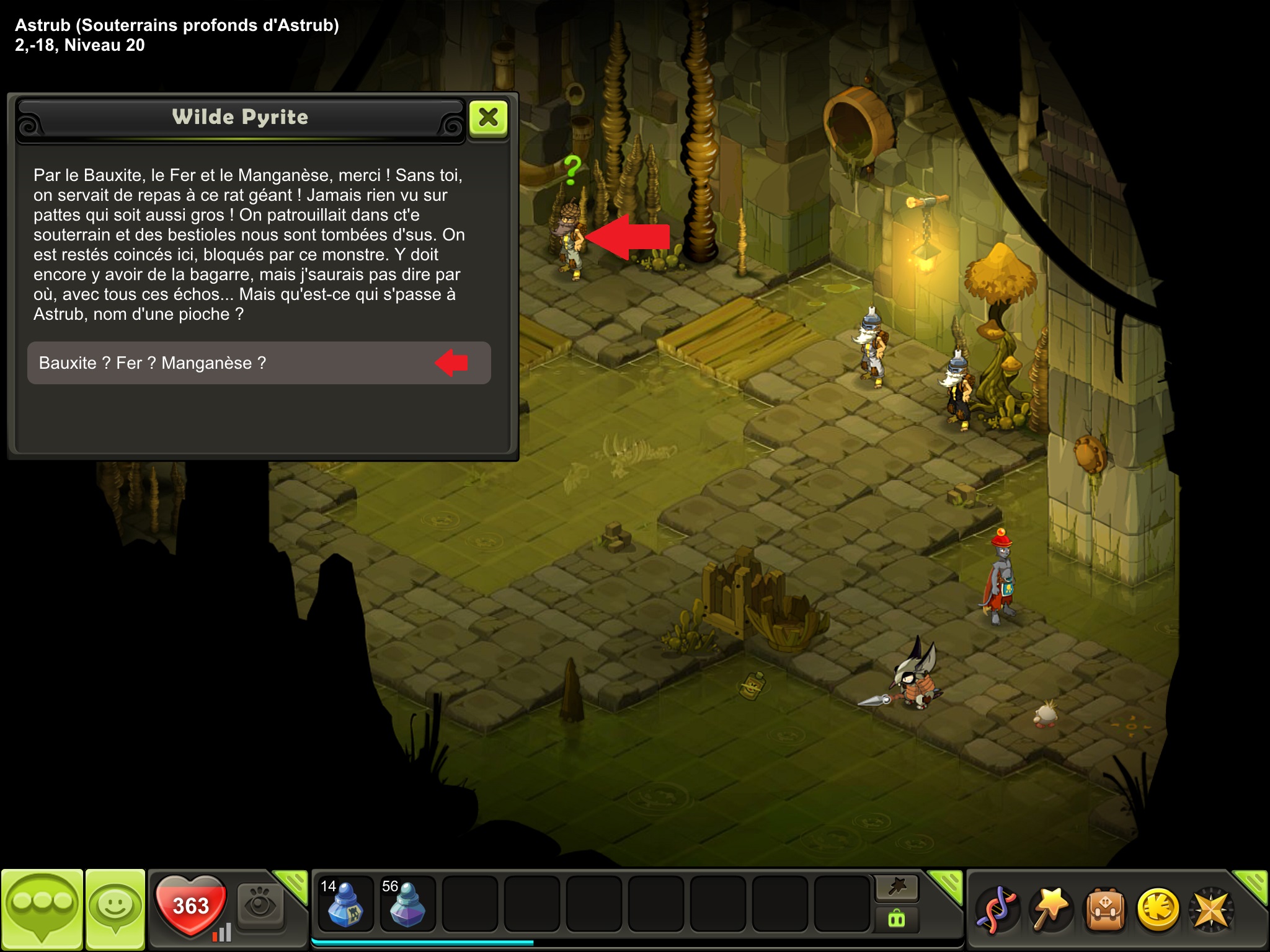
Task: Close the Wilde Pyrite dialogue window
Action: coord(489,117)
